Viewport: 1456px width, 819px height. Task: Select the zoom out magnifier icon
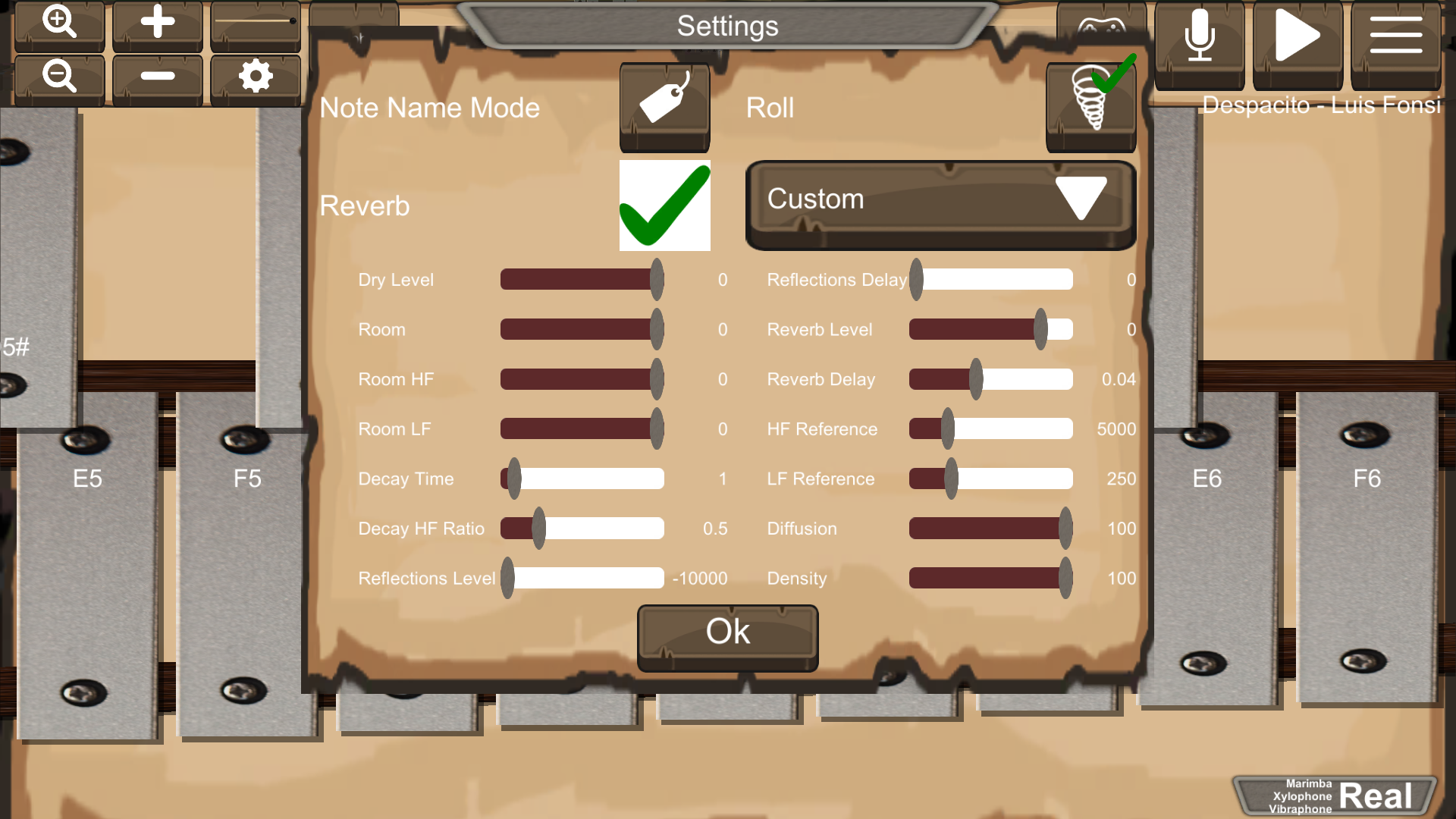[59, 76]
